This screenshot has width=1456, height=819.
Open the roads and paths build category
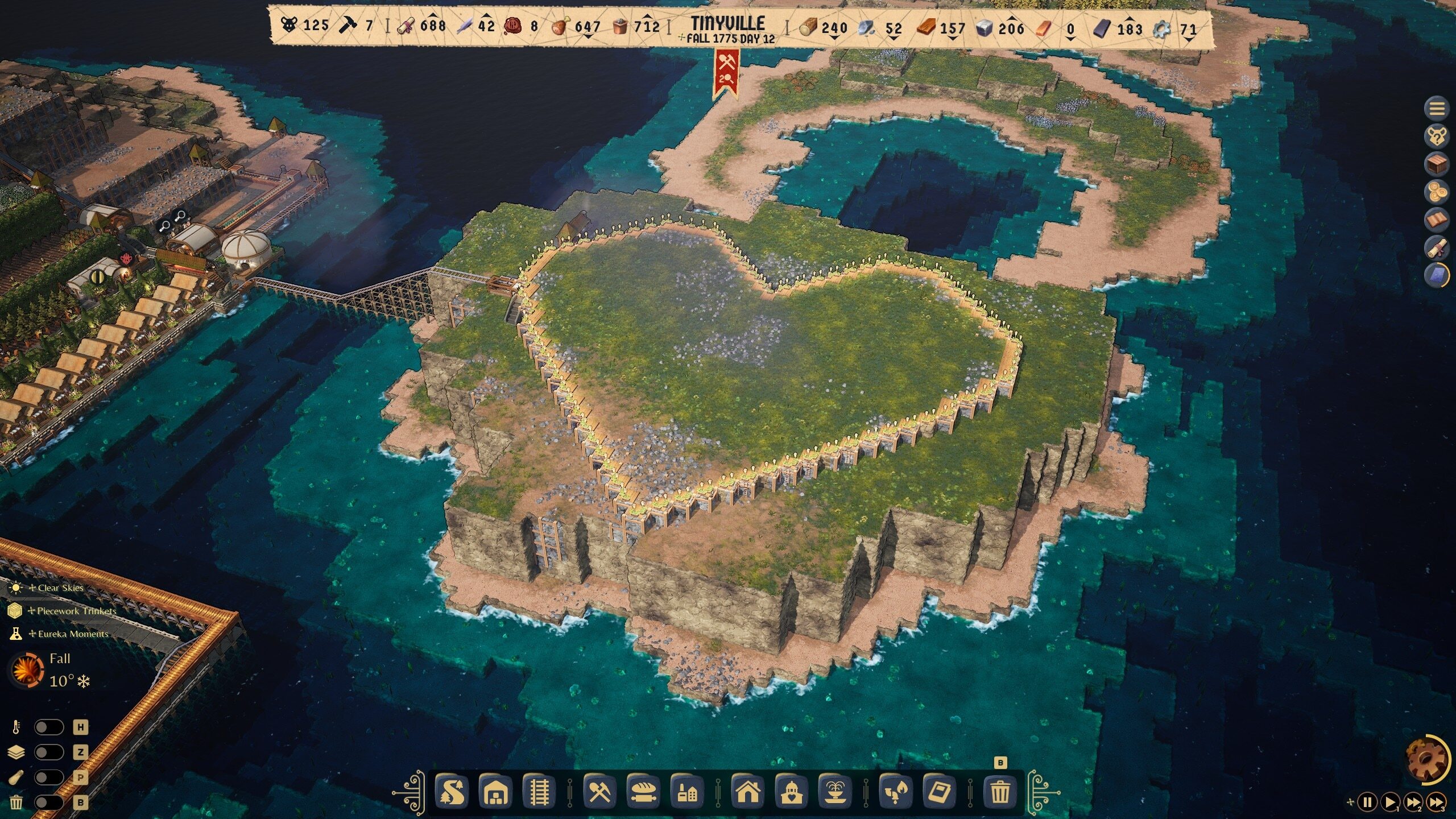(452, 792)
